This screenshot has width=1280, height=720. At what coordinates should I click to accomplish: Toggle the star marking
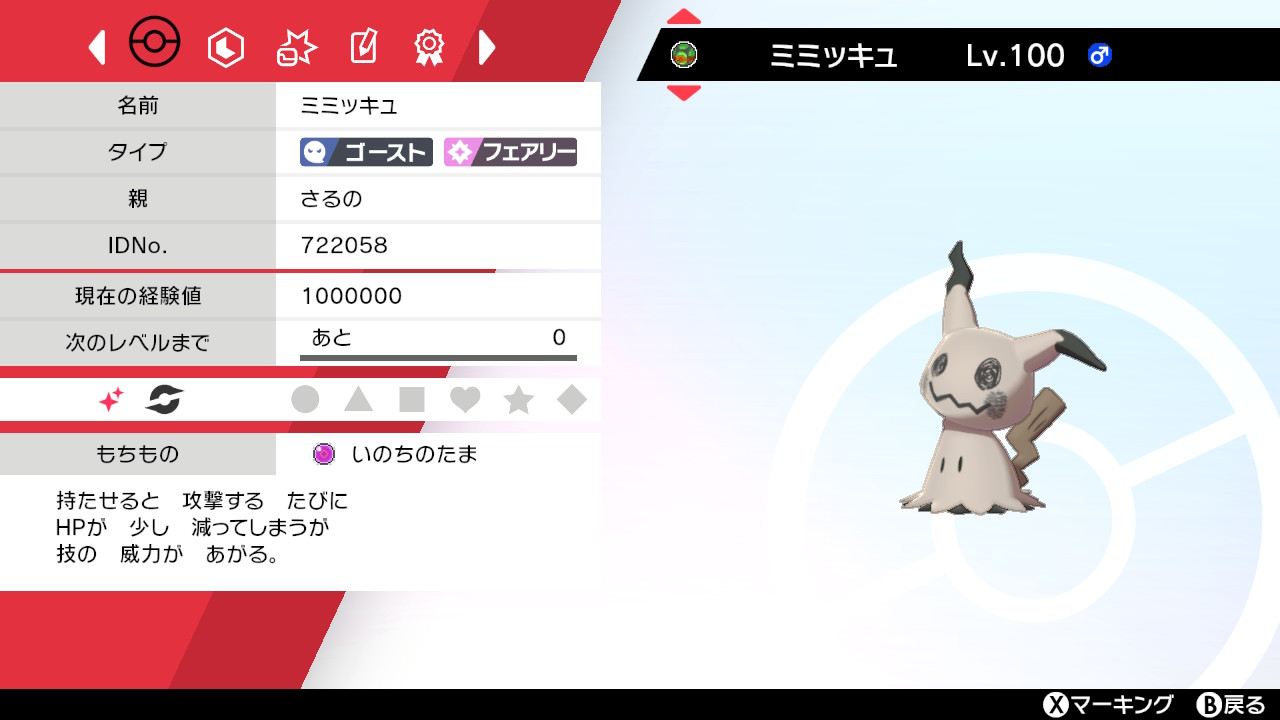click(517, 399)
